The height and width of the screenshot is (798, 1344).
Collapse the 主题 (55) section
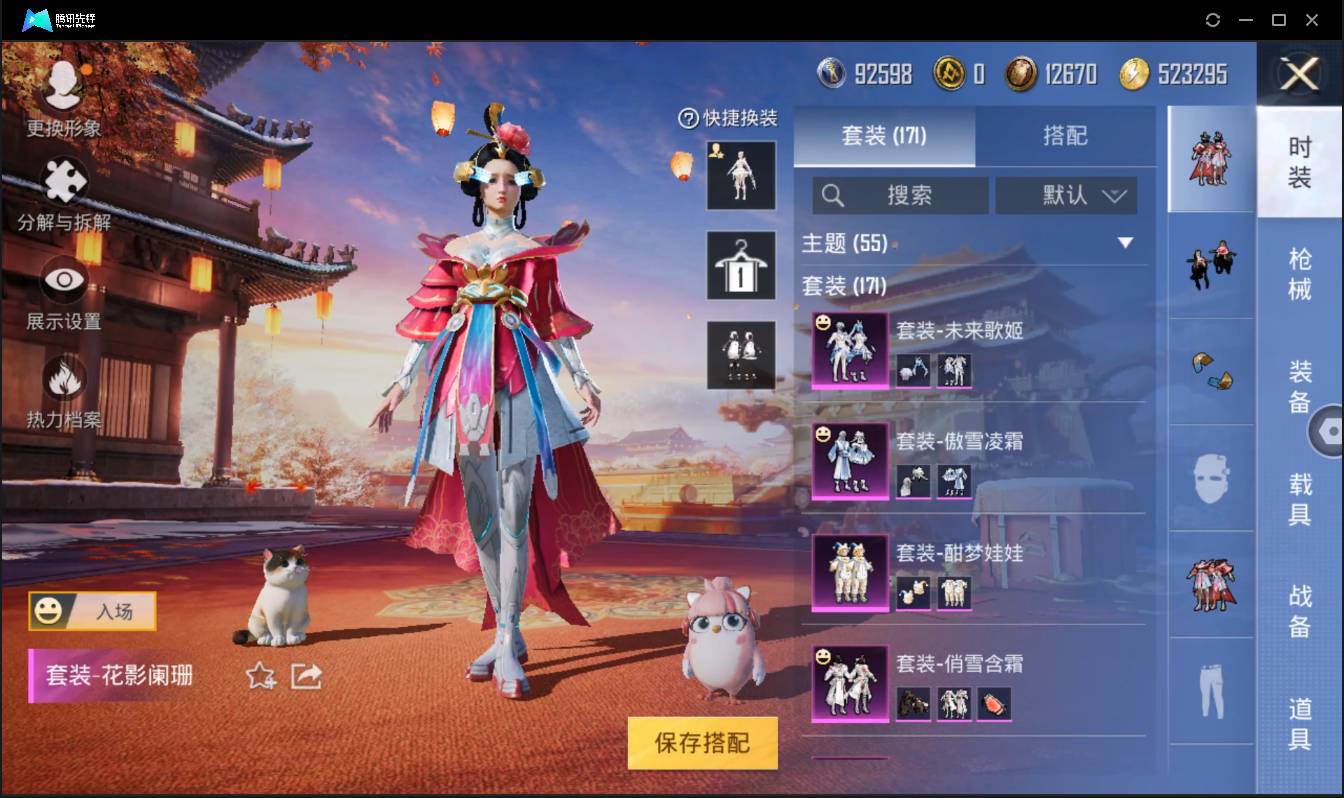click(x=1127, y=242)
